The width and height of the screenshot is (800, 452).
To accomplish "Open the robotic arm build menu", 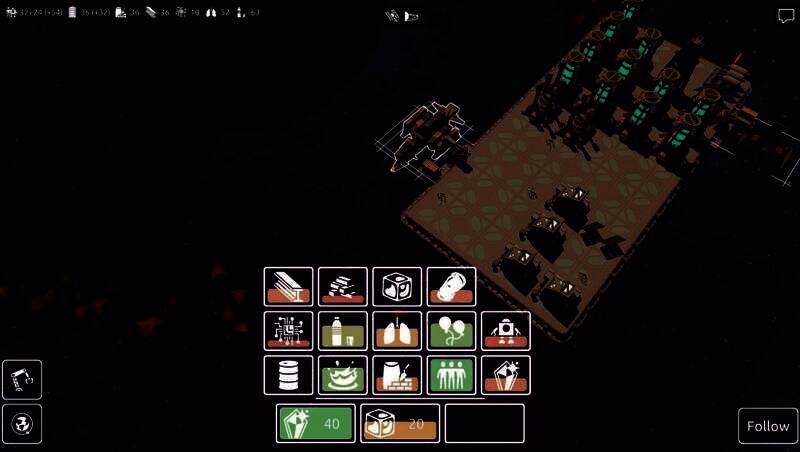I will (22, 380).
